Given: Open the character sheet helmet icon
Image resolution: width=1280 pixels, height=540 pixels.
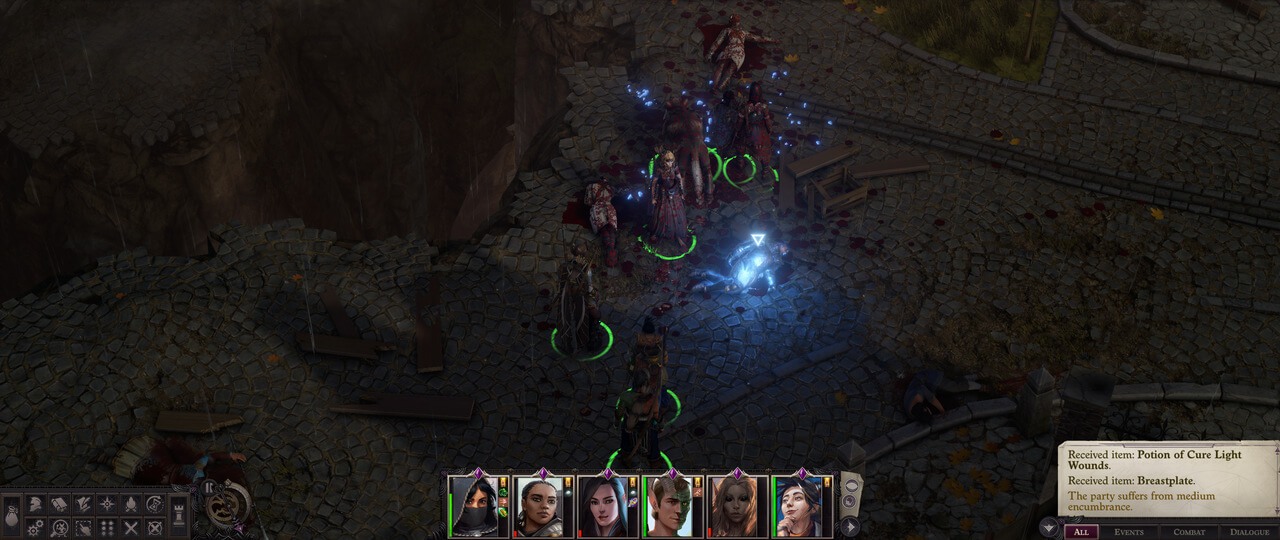Looking at the screenshot, I should click(36, 504).
